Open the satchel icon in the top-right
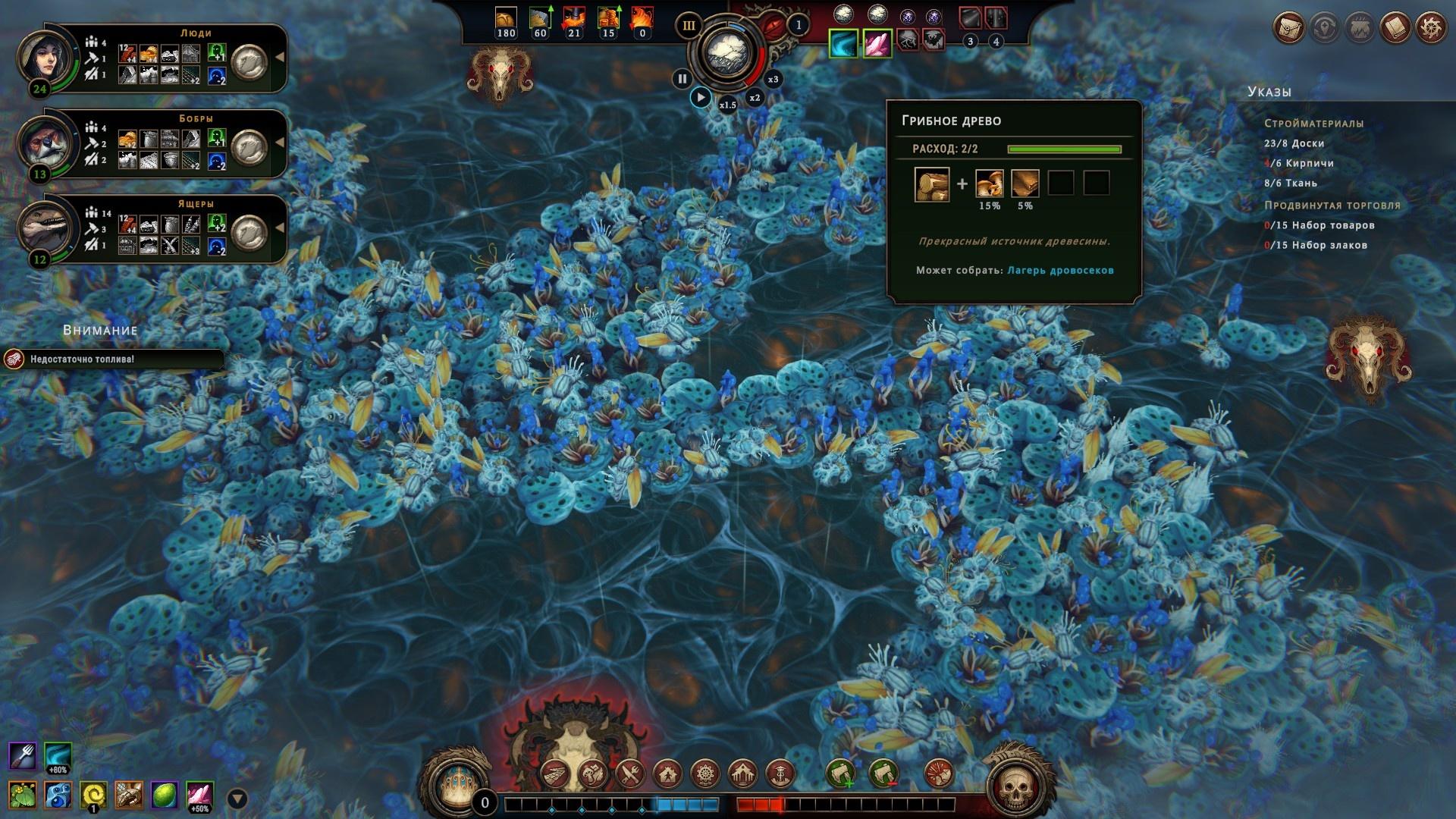The image size is (1456, 819). coord(1288,28)
